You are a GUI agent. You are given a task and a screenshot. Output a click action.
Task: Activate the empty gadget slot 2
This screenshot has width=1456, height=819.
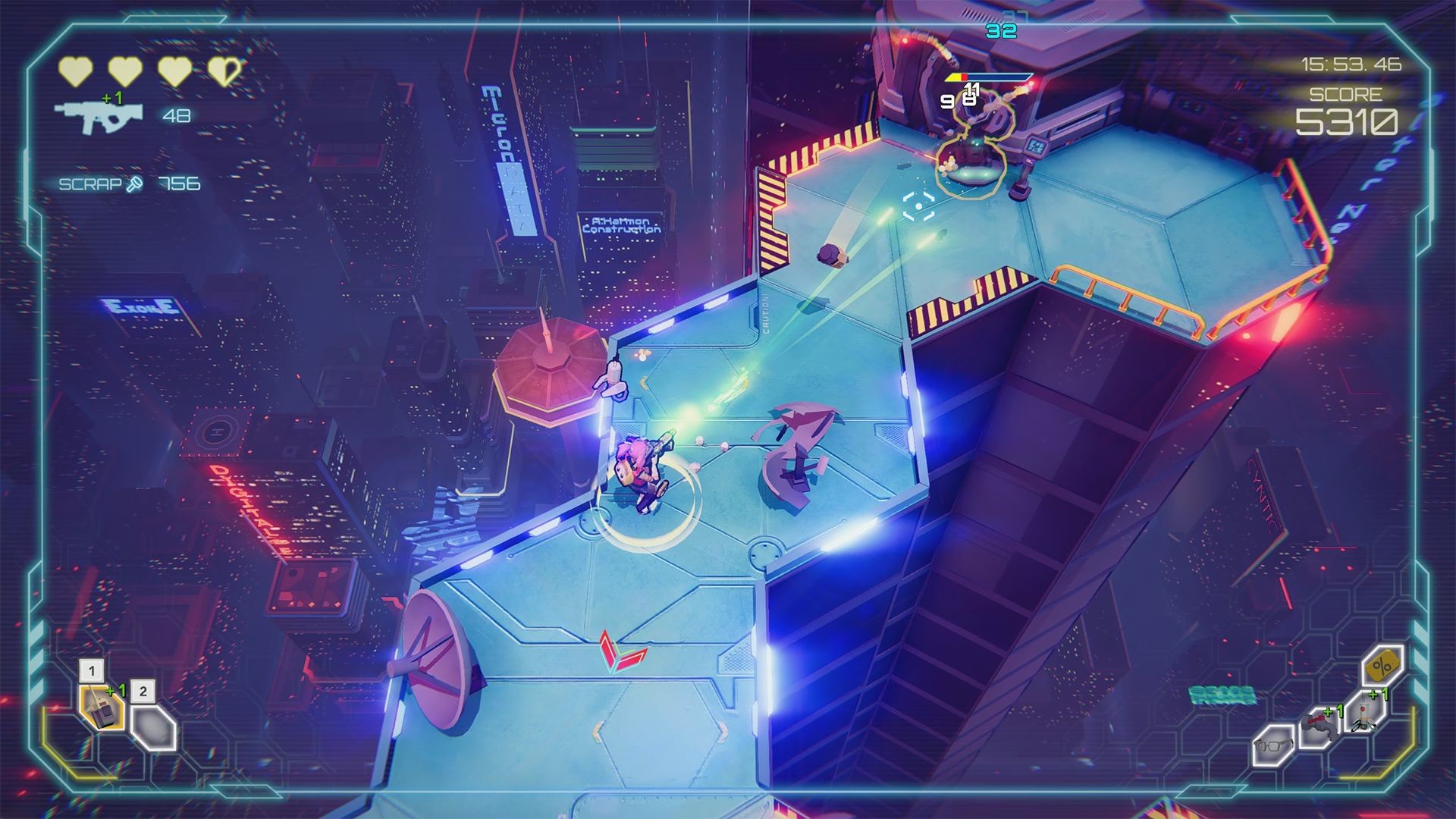[154, 730]
